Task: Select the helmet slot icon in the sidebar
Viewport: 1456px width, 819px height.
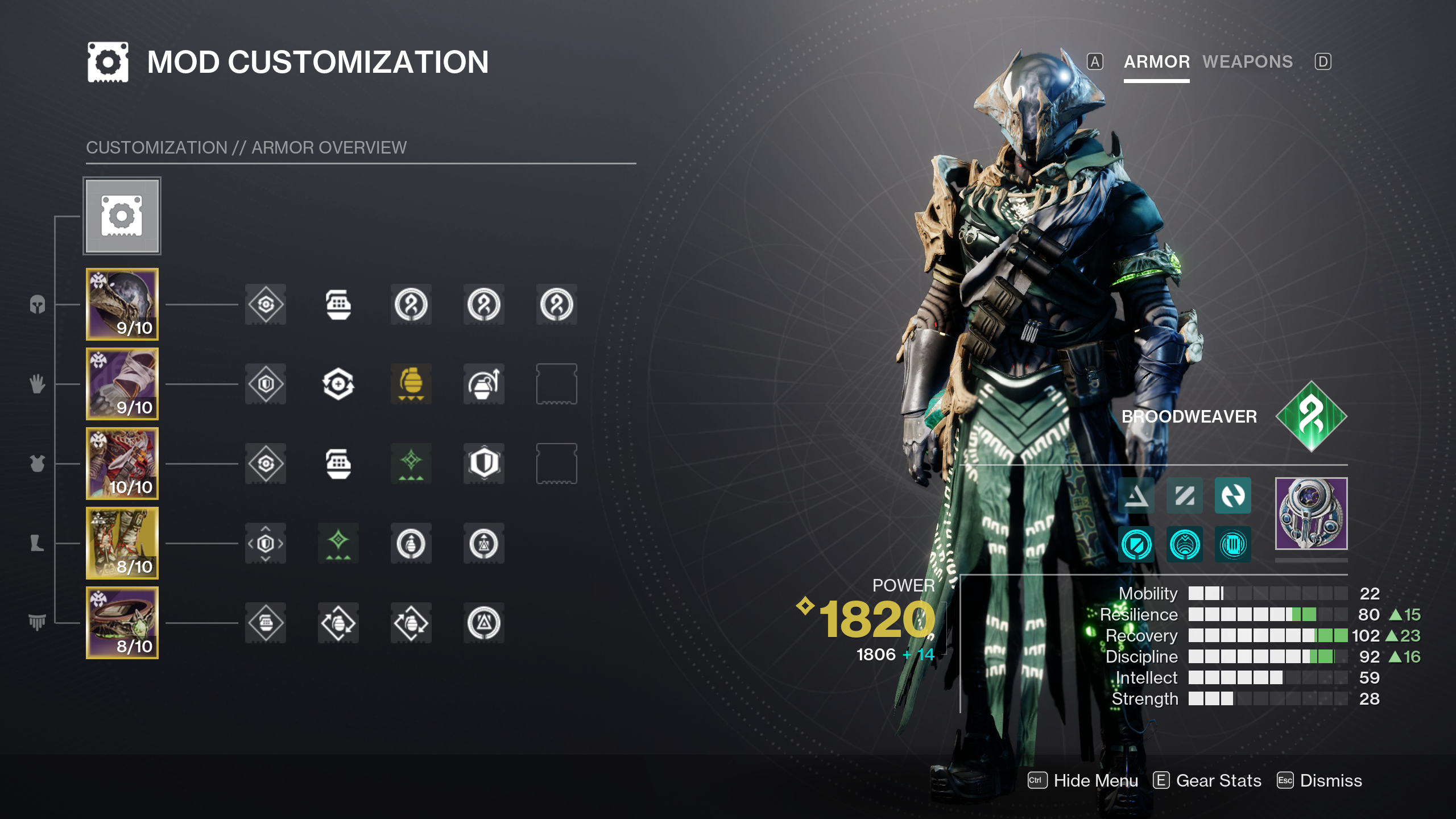Action: pyautogui.click(x=122, y=305)
